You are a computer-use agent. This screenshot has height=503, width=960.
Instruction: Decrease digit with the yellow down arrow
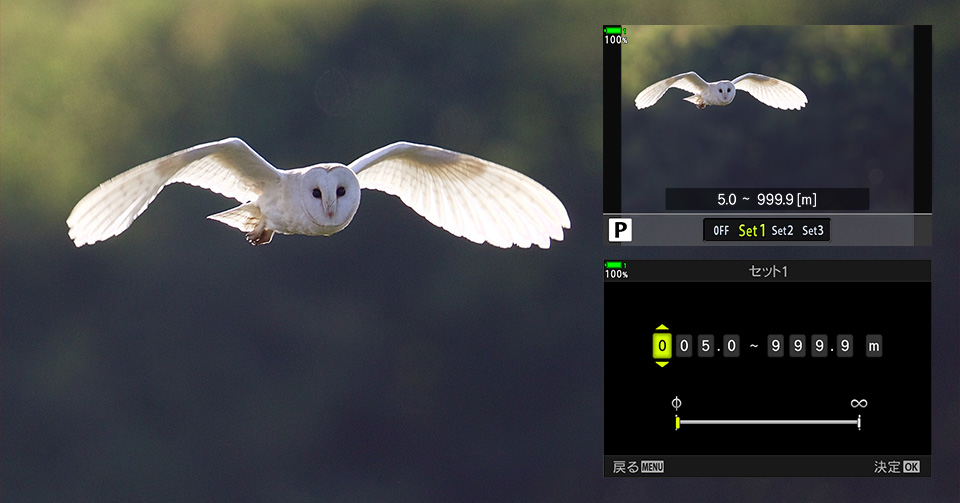tap(661, 364)
